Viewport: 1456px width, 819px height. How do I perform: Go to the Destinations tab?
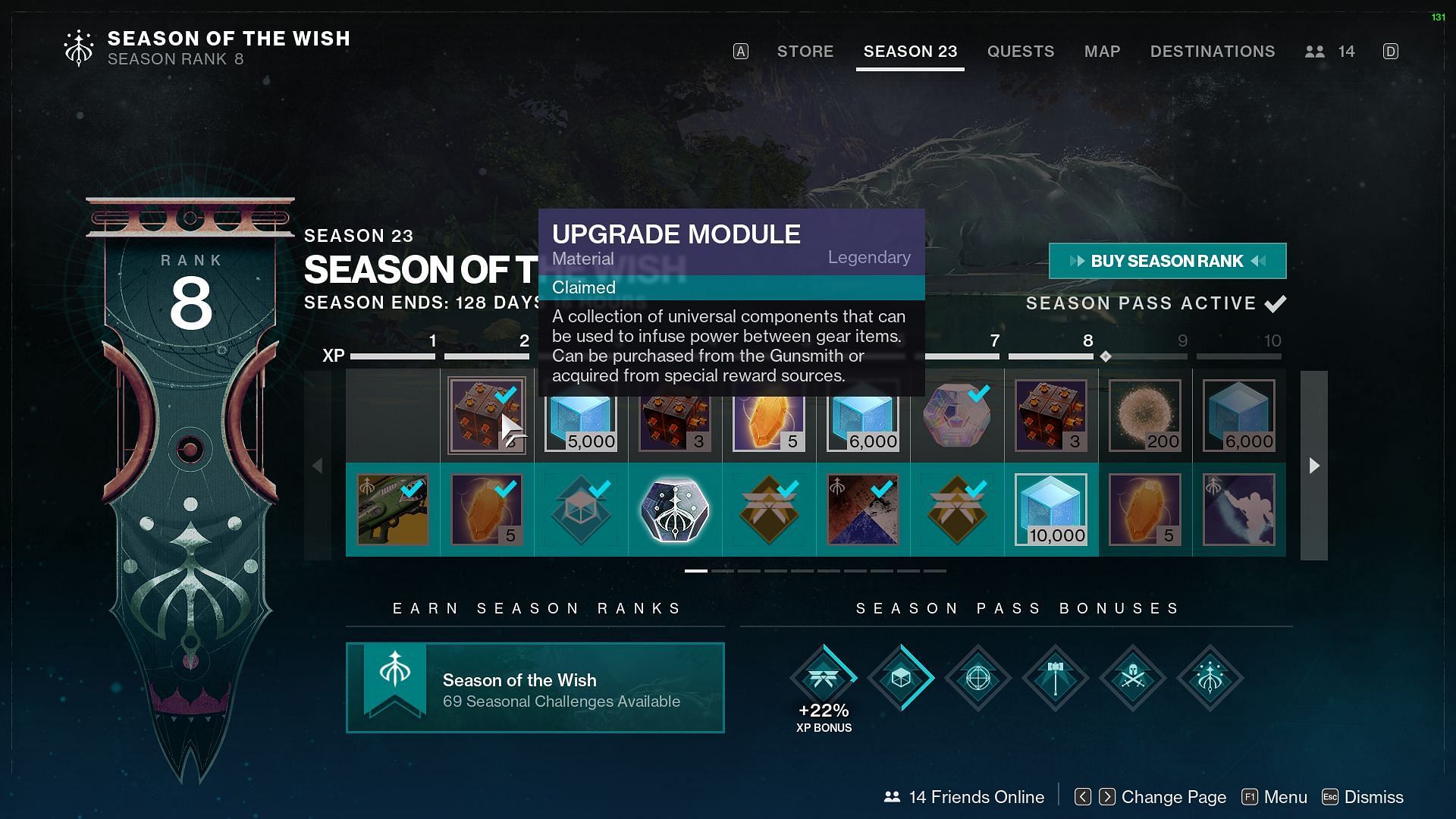(x=1212, y=52)
